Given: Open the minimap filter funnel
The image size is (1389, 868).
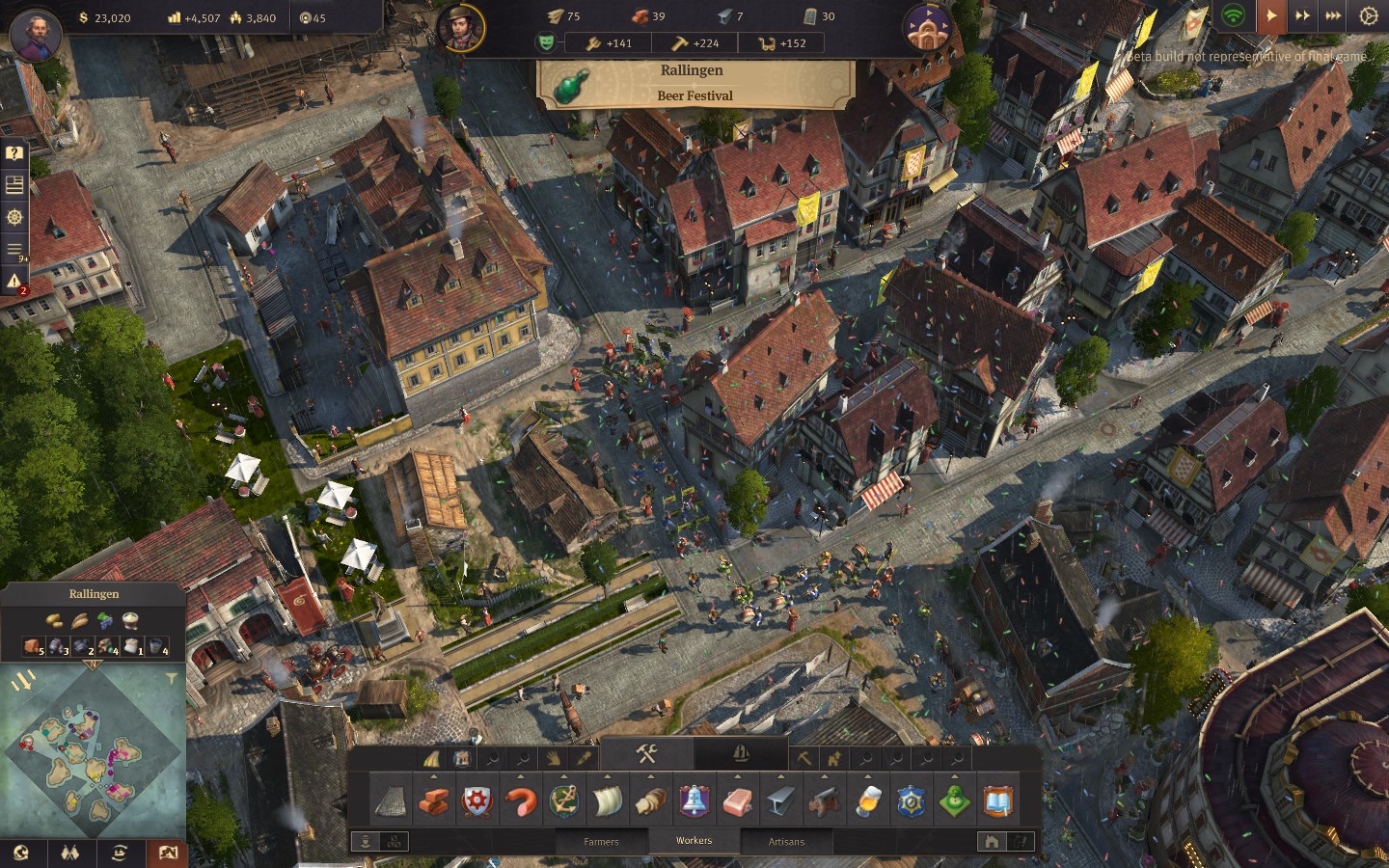Looking at the screenshot, I should (172, 679).
